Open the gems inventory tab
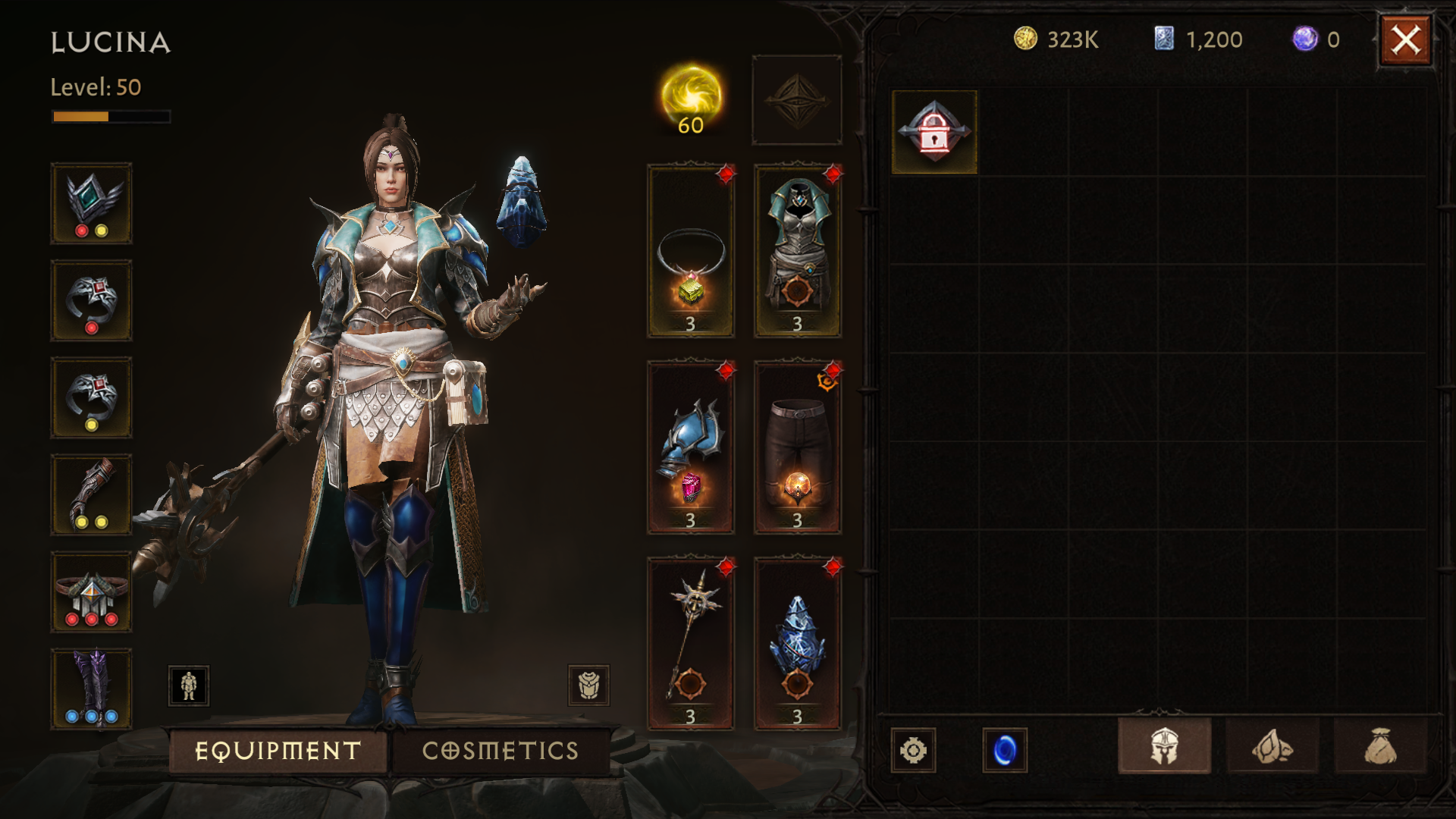The image size is (1456, 819). click(x=1272, y=747)
